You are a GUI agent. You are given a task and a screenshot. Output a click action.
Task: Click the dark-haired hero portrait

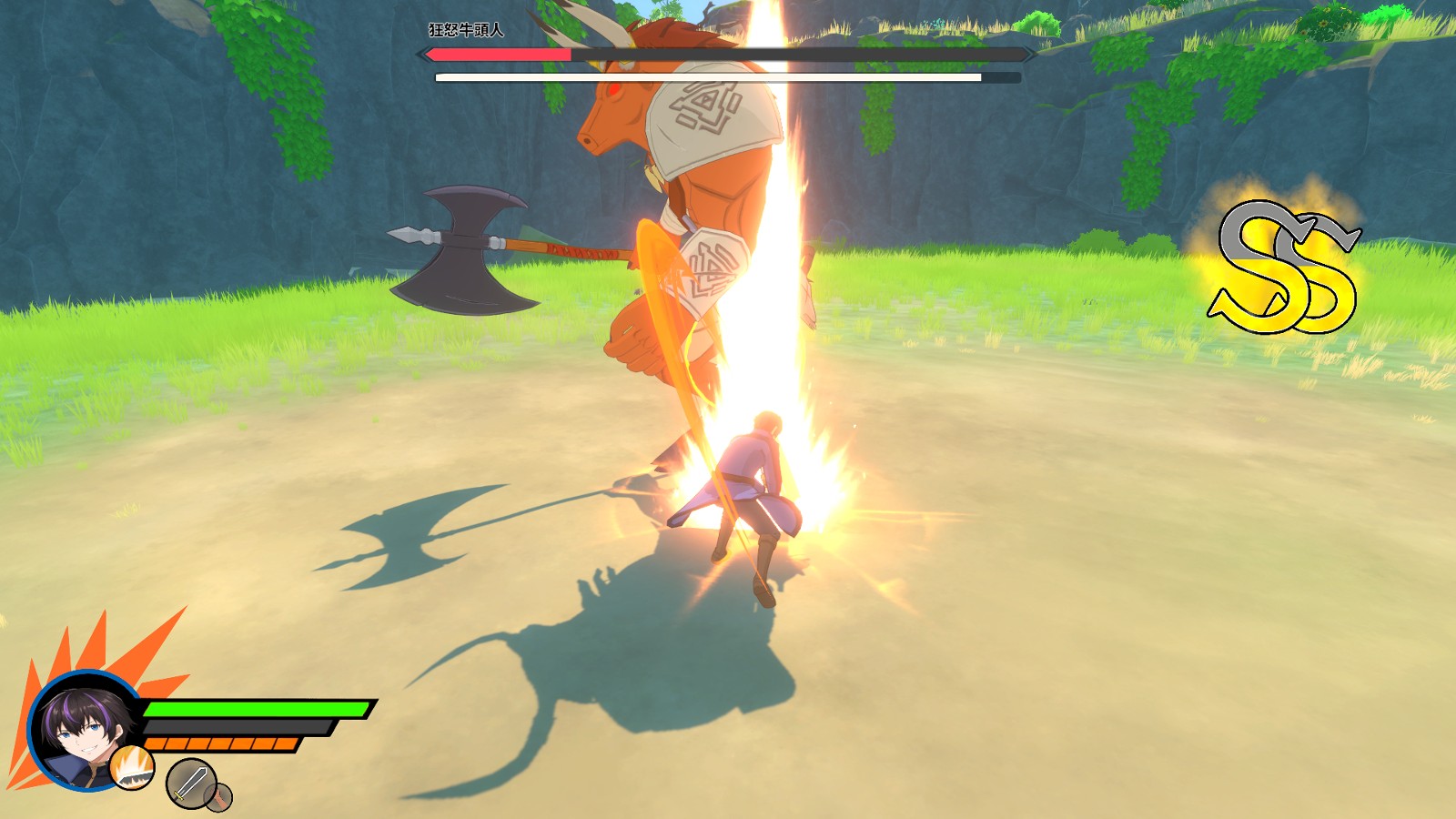point(80,728)
